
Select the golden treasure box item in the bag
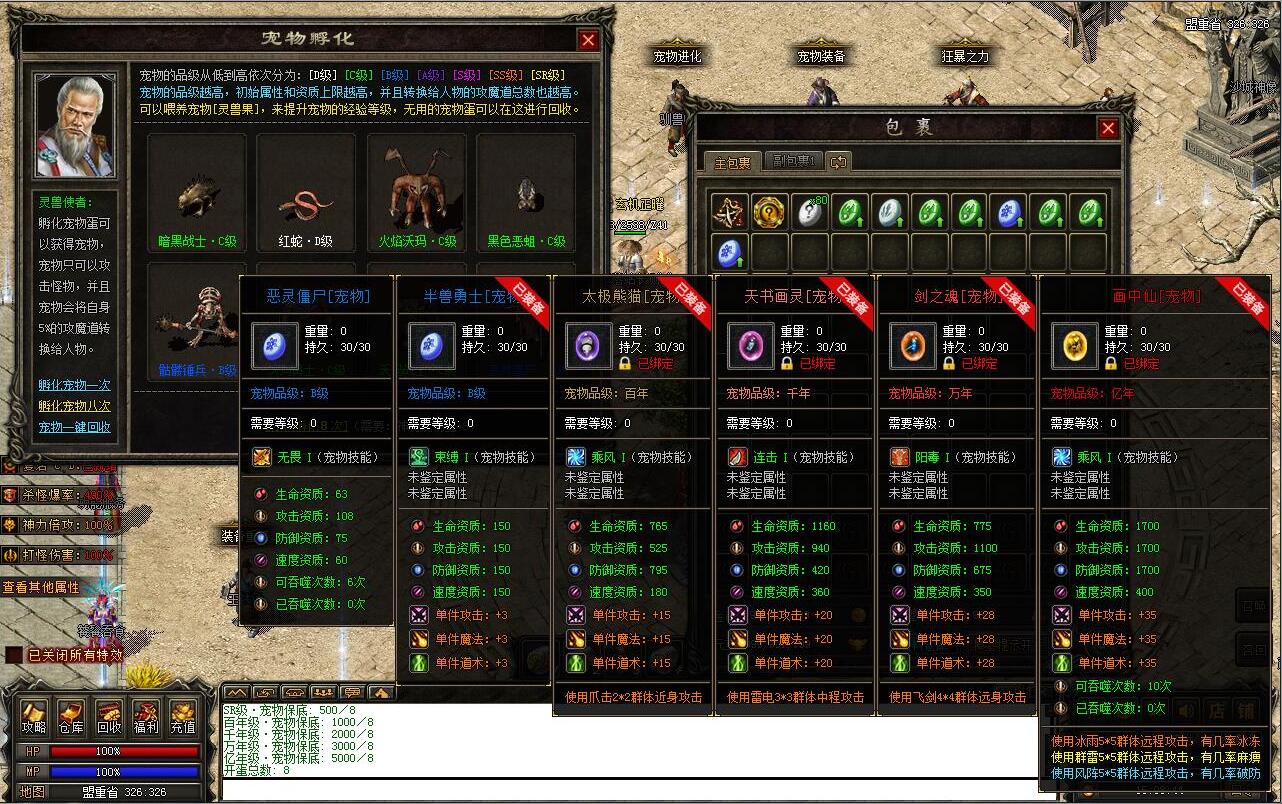767,210
